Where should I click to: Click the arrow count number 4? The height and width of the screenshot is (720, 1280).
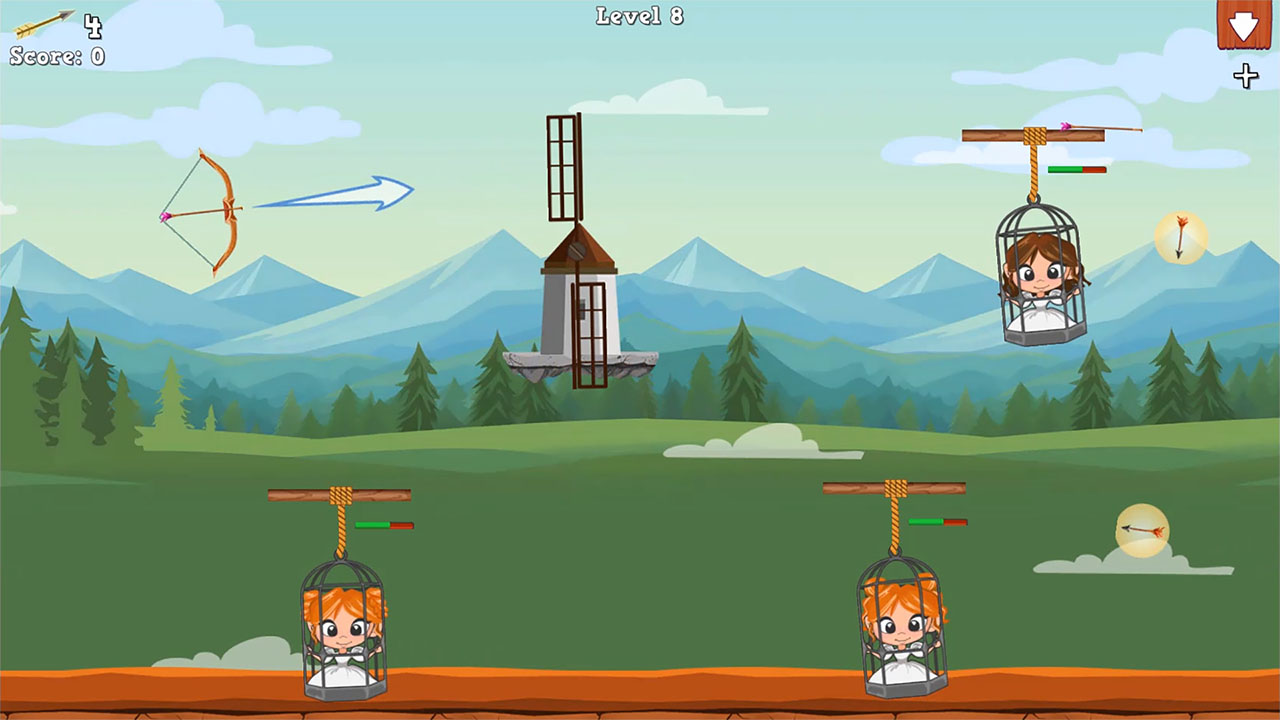(93, 26)
